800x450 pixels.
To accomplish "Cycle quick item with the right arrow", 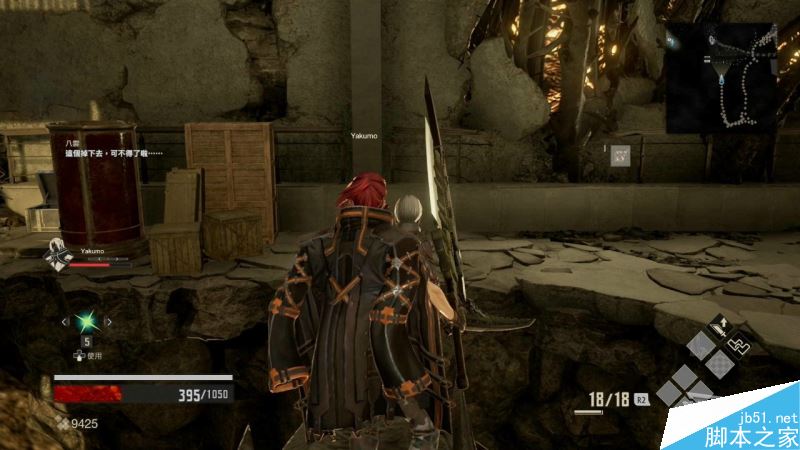I will (x=109, y=321).
